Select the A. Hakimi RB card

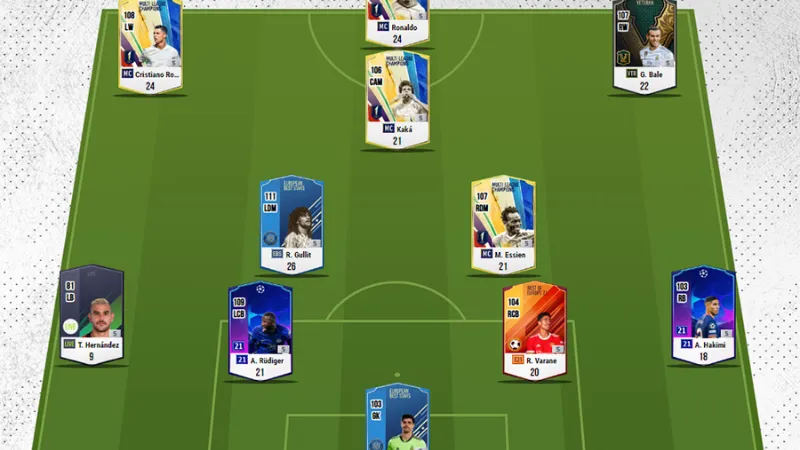click(702, 310)
